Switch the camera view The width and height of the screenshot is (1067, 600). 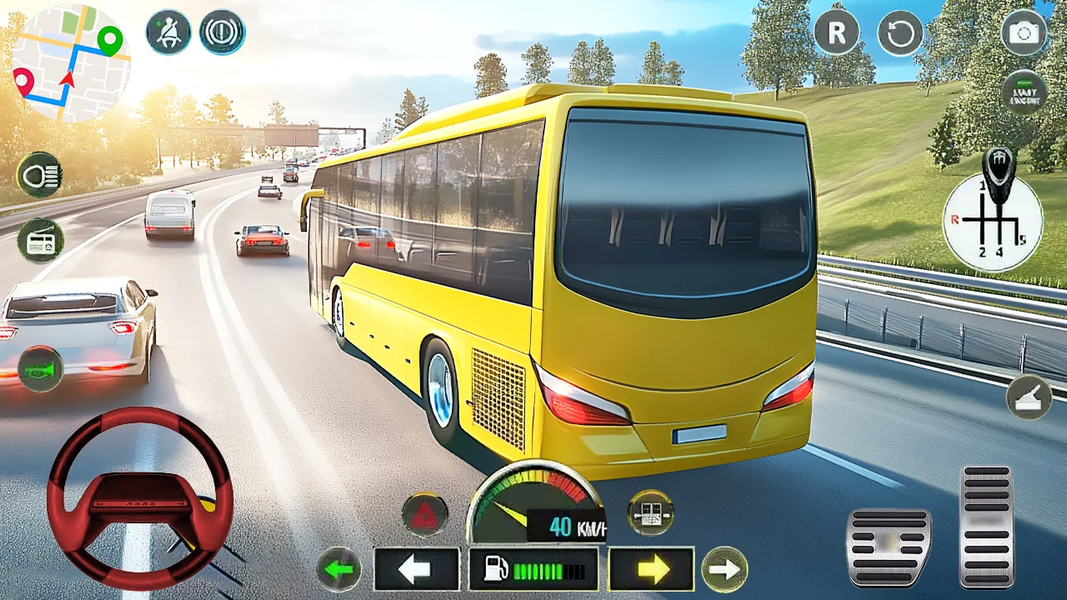pyautogui.click(x=1024, y=33)
